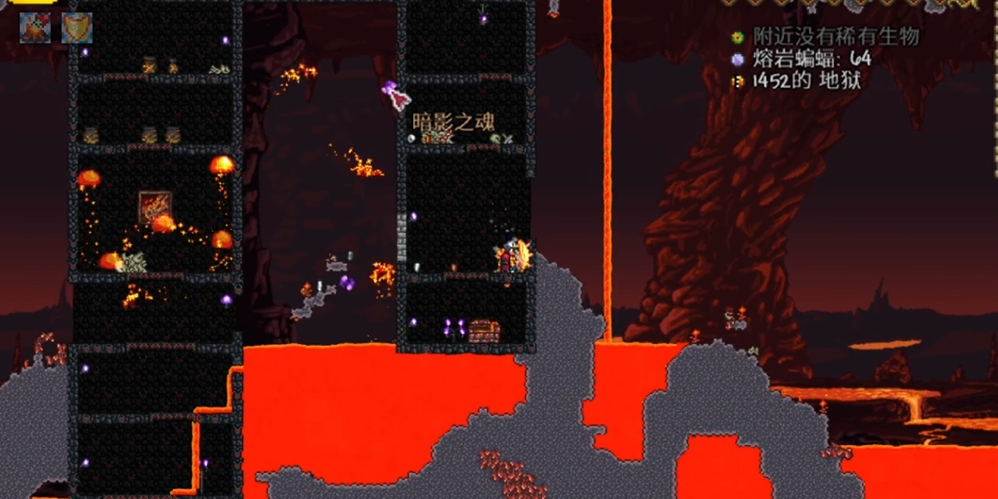Image resolution: width=998 pixels, height=499 pixels.
Task: Select the Cozy Fire campfire buff icon
Action: [35, 28]
